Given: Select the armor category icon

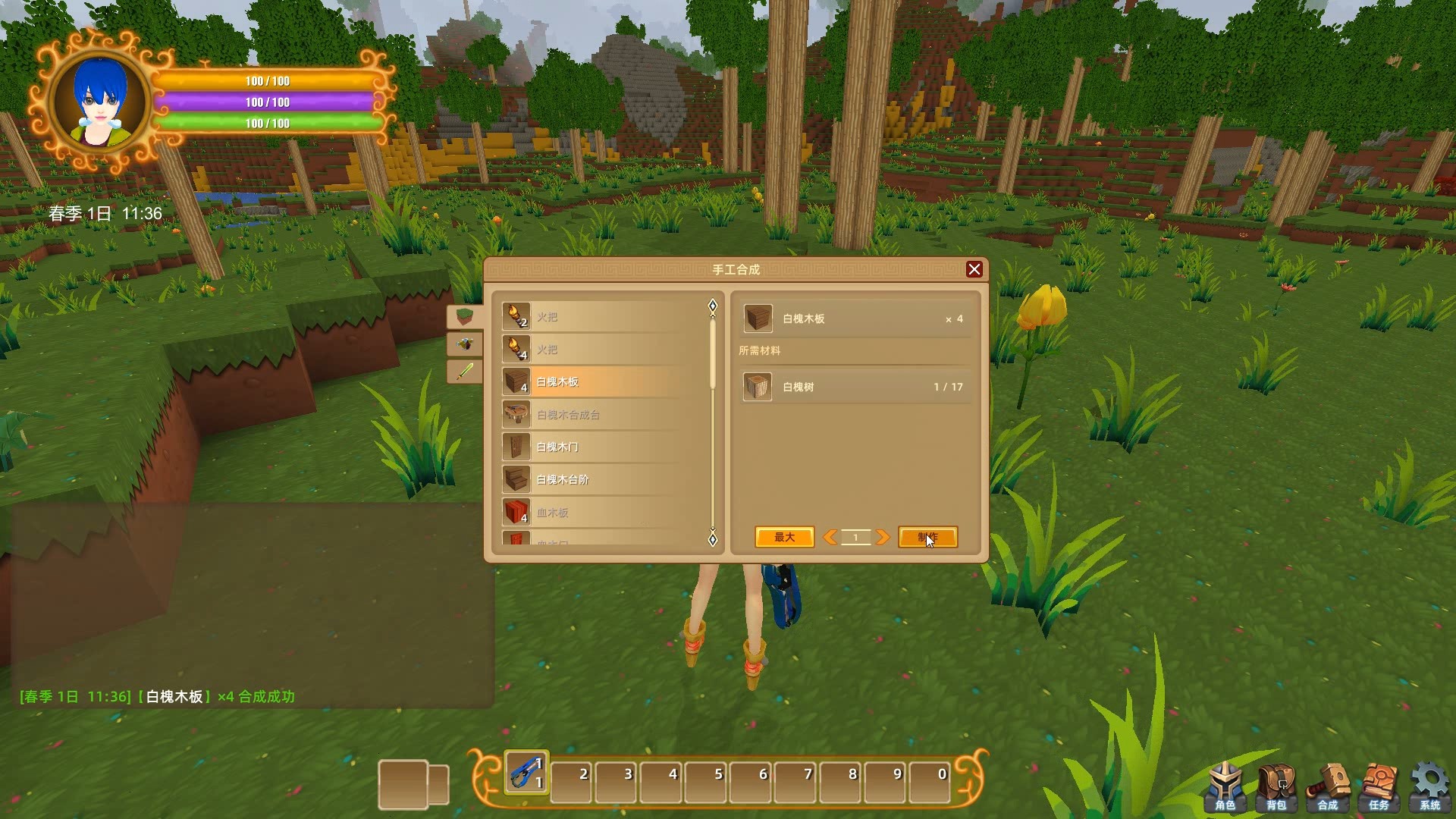Looking at the screenshot, I should 466,344.
